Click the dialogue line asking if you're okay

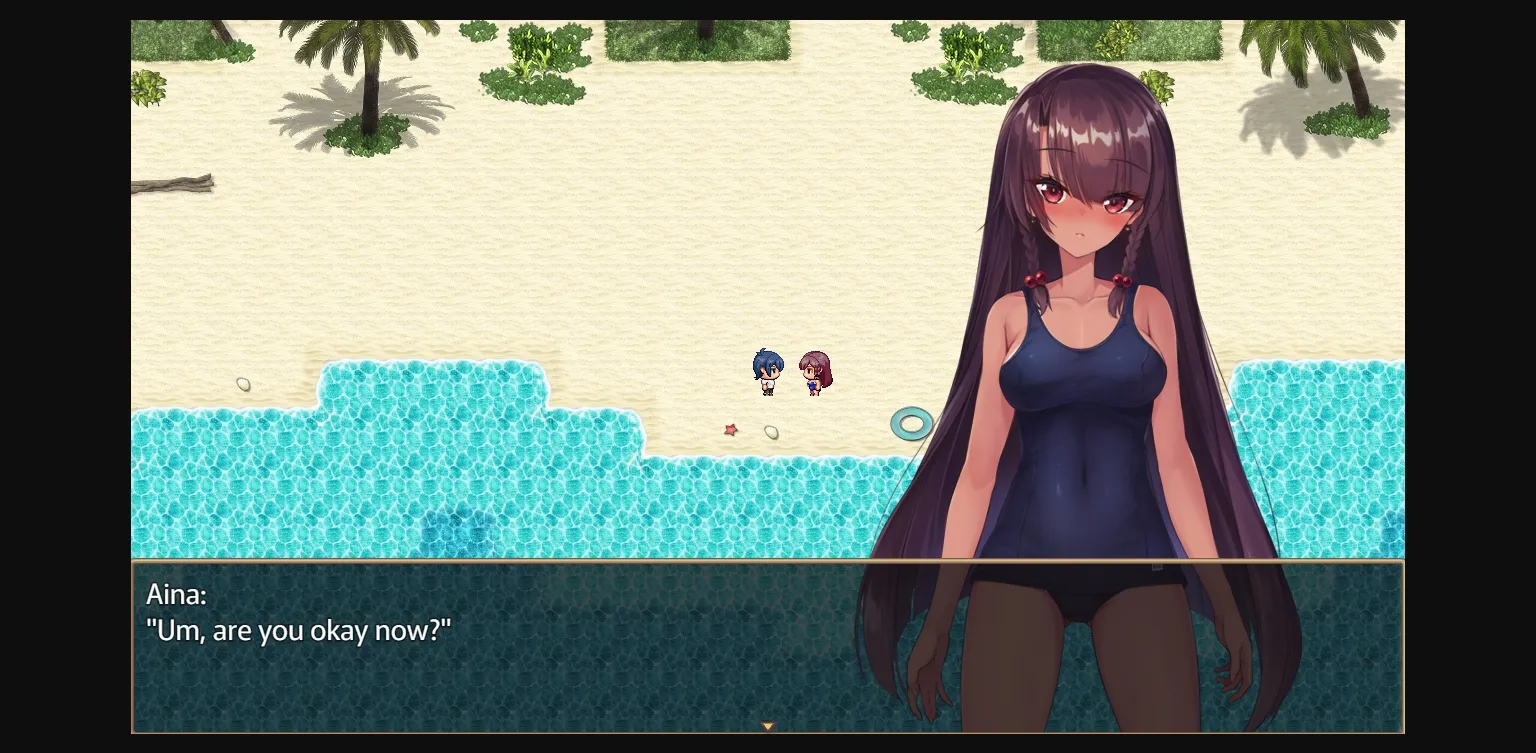tap(300, 631)
